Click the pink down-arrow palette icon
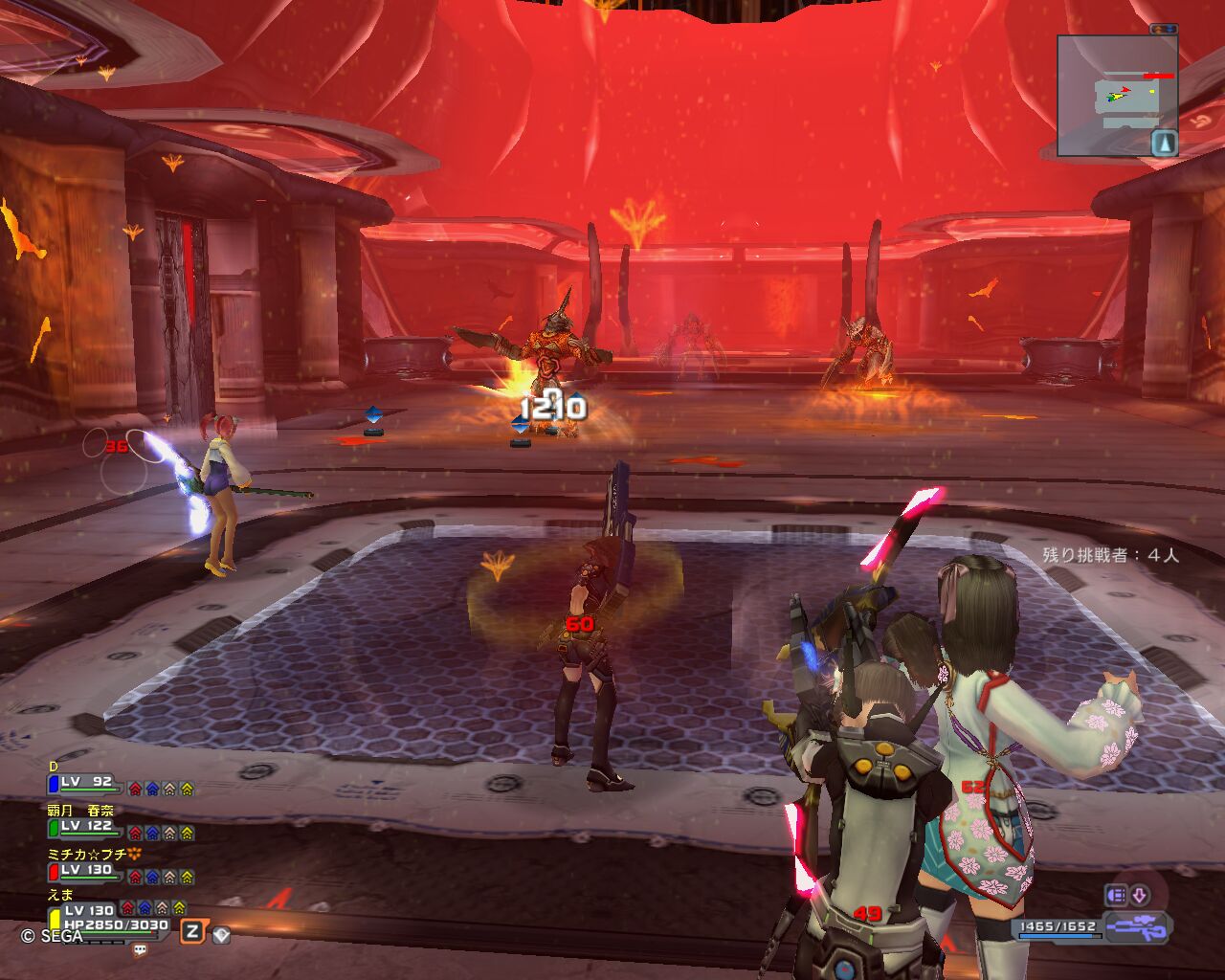The height and width of the screenshot is (980, 1225). 1139,896
